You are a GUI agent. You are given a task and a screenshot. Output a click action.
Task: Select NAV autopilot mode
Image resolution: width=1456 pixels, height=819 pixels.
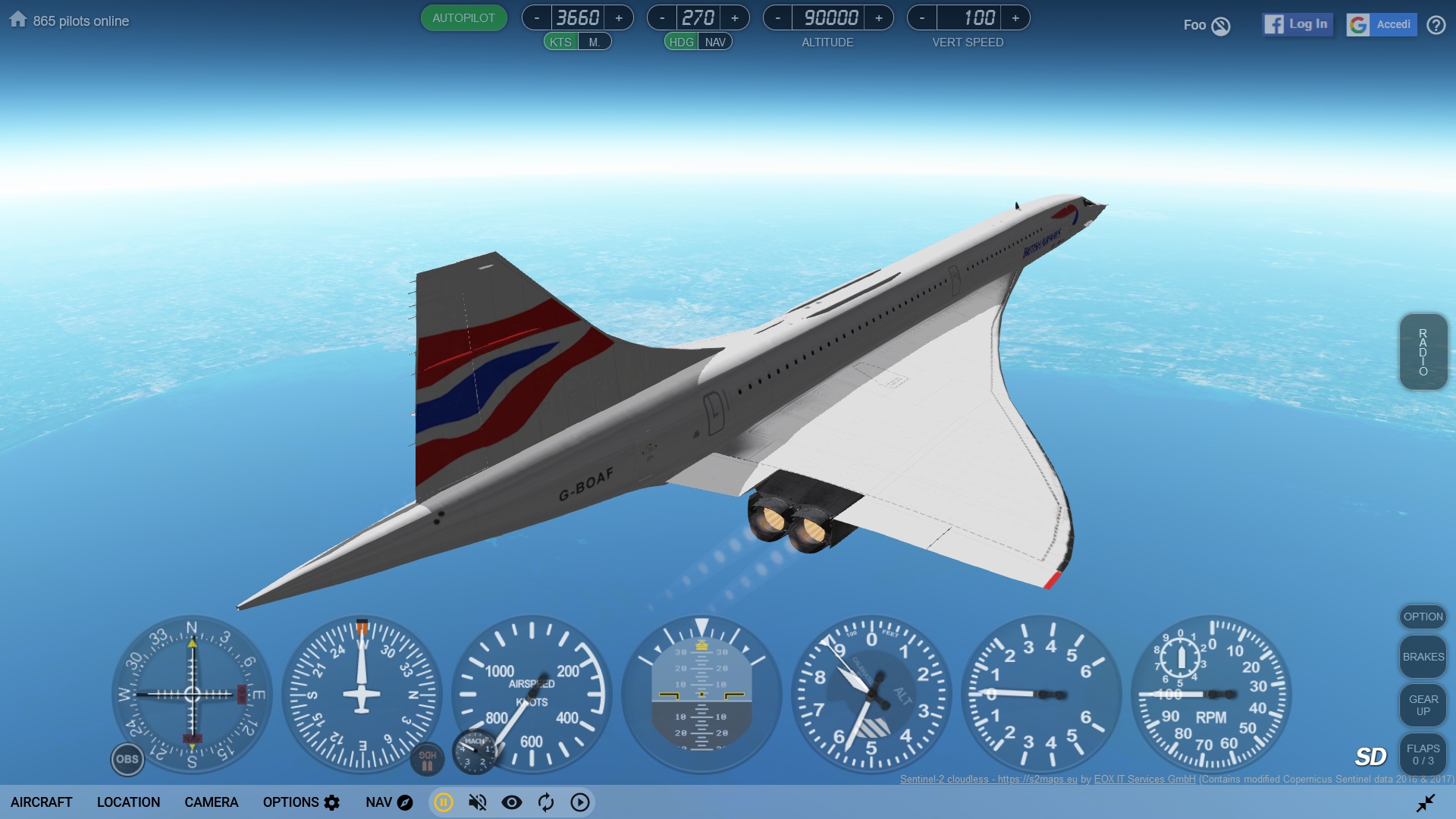pyautogui.click(x=714, y=42)
